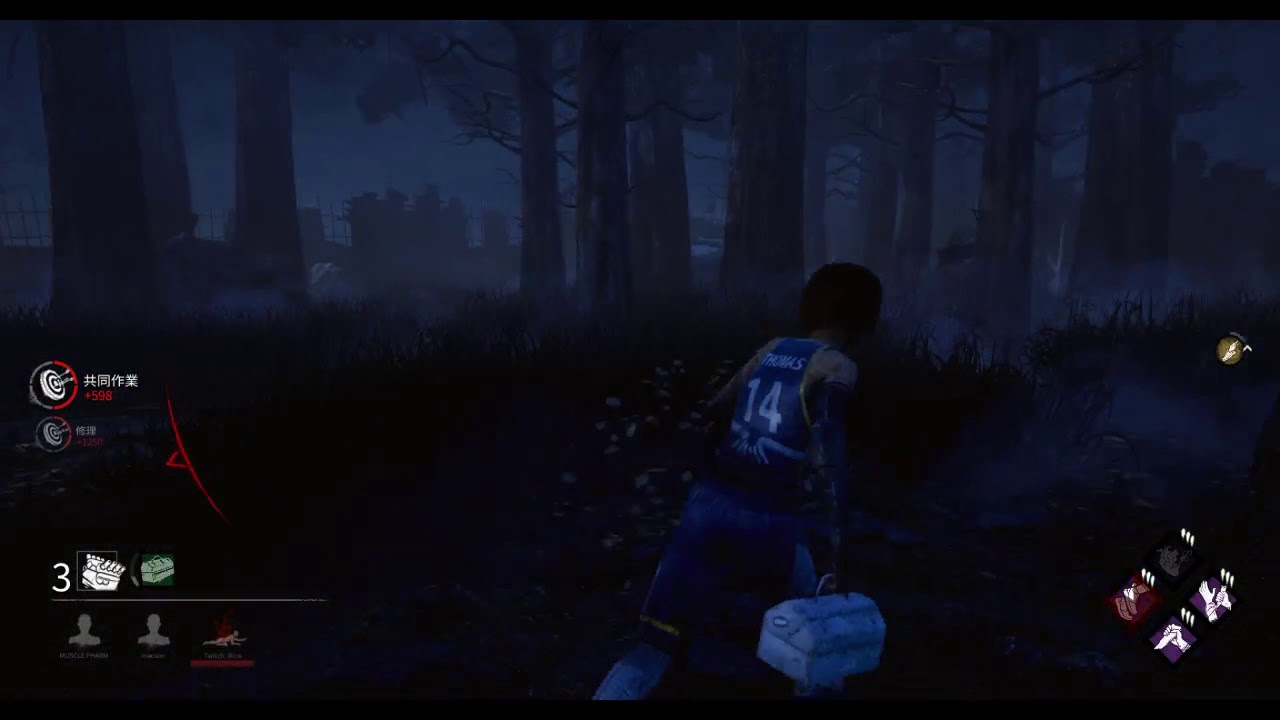Toggle macson's survivor portrait
The image size is (1280, 720).
point(154,628)
